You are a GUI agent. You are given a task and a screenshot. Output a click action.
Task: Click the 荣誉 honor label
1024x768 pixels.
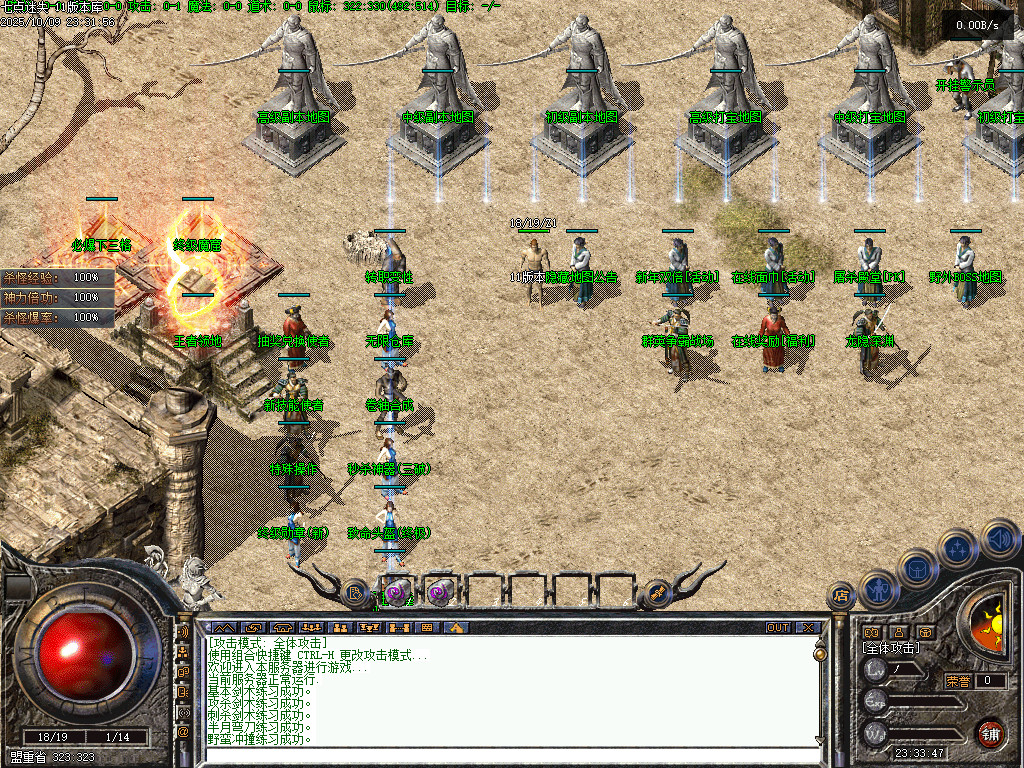[x=958, y=681]
